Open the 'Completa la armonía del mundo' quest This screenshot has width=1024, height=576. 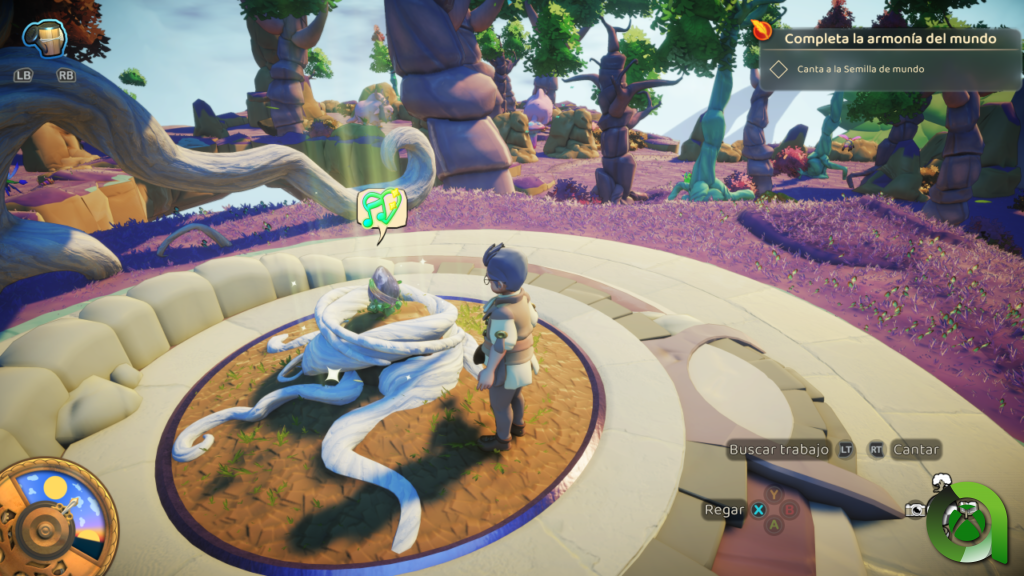click(x=889, y=39)
